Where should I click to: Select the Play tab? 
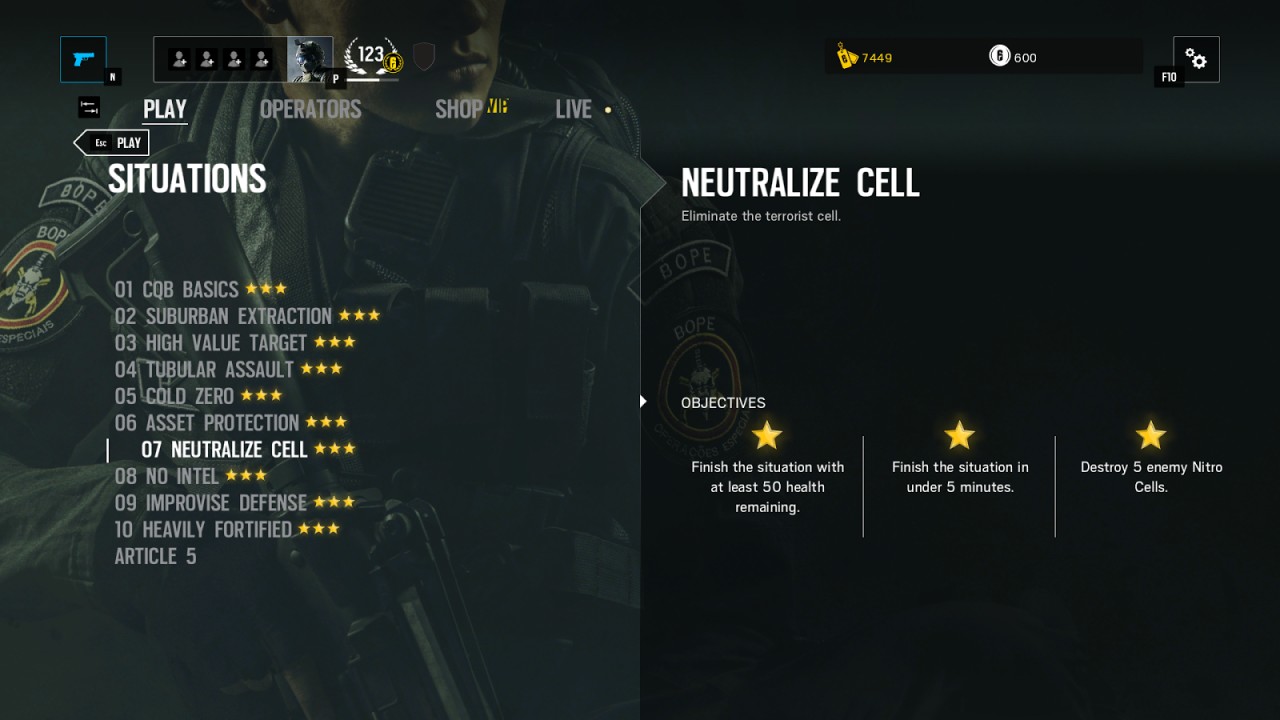click(165, 109)
